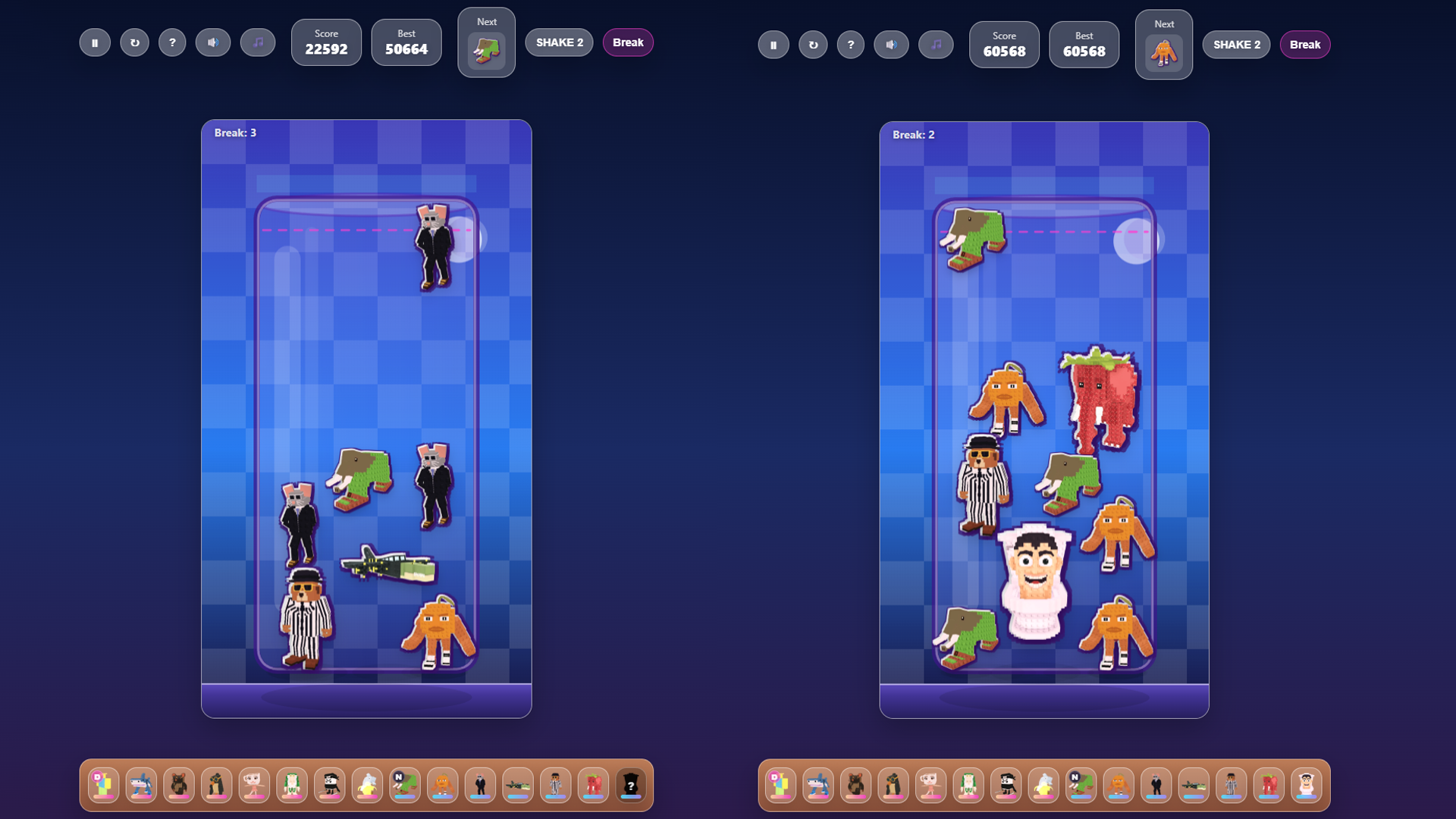Select the shark character in the left tray
The width and height of the screenshot is (1456, 819).
point(142,783)
